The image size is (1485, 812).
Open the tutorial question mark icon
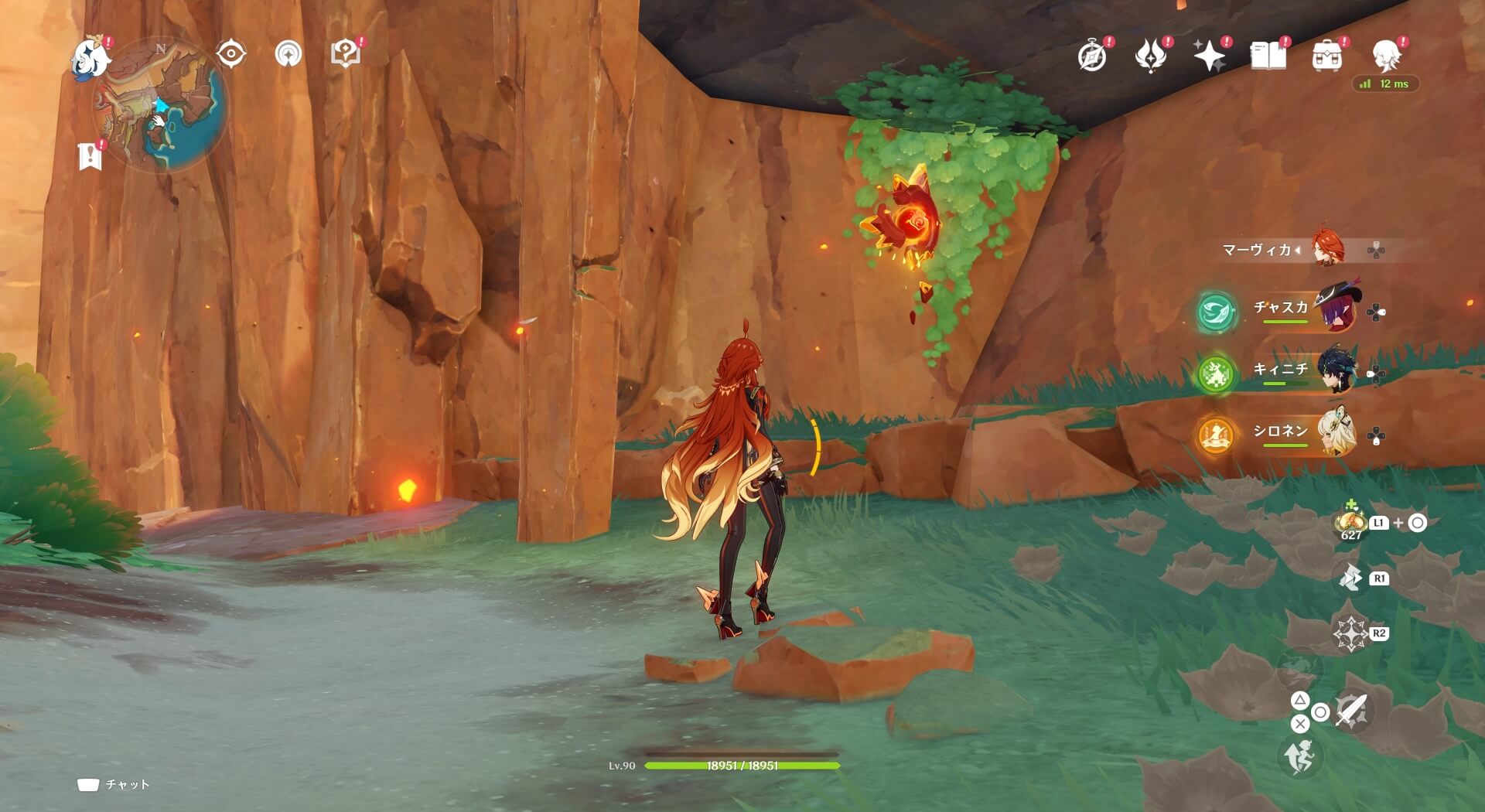pyautogui.click(x=345, y=54)
